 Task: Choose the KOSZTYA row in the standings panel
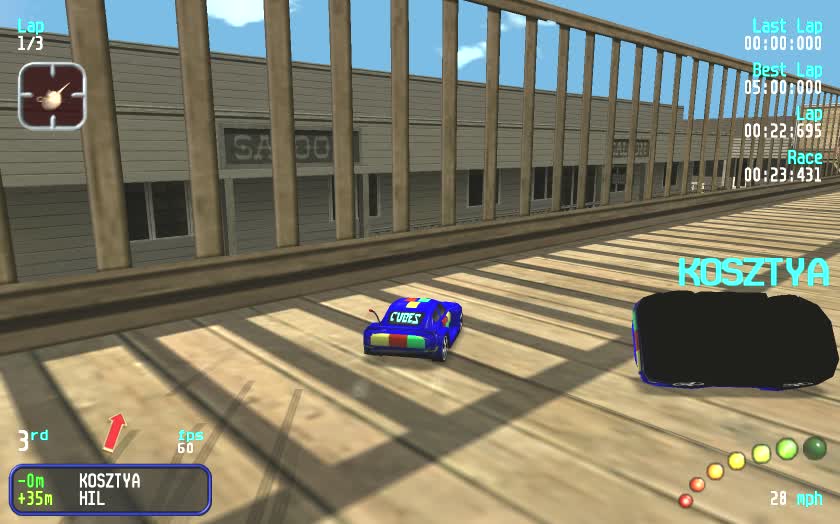pos(109,480)
